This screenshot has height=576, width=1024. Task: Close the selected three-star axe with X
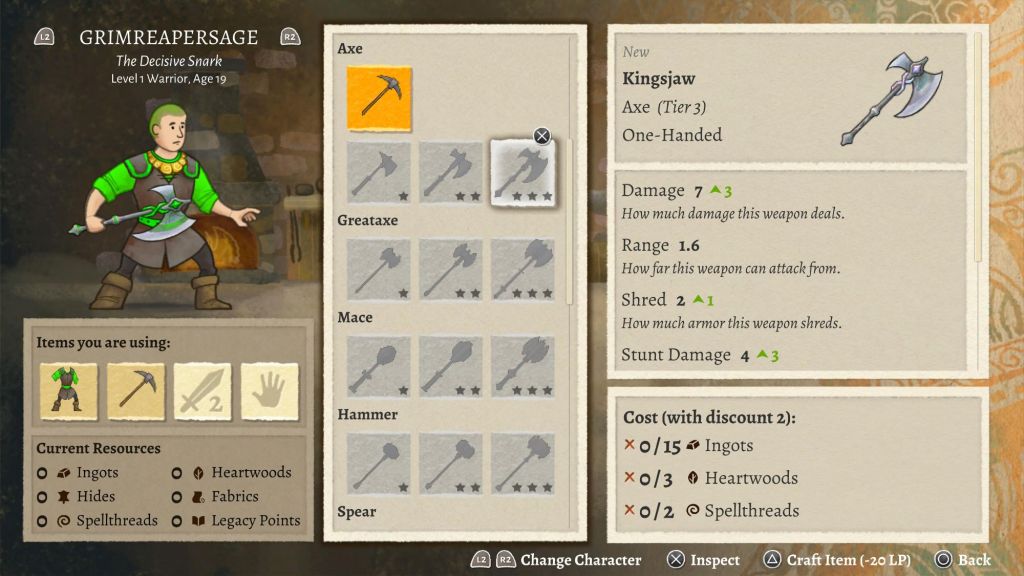pyautogui.click(x=542, y=136)
